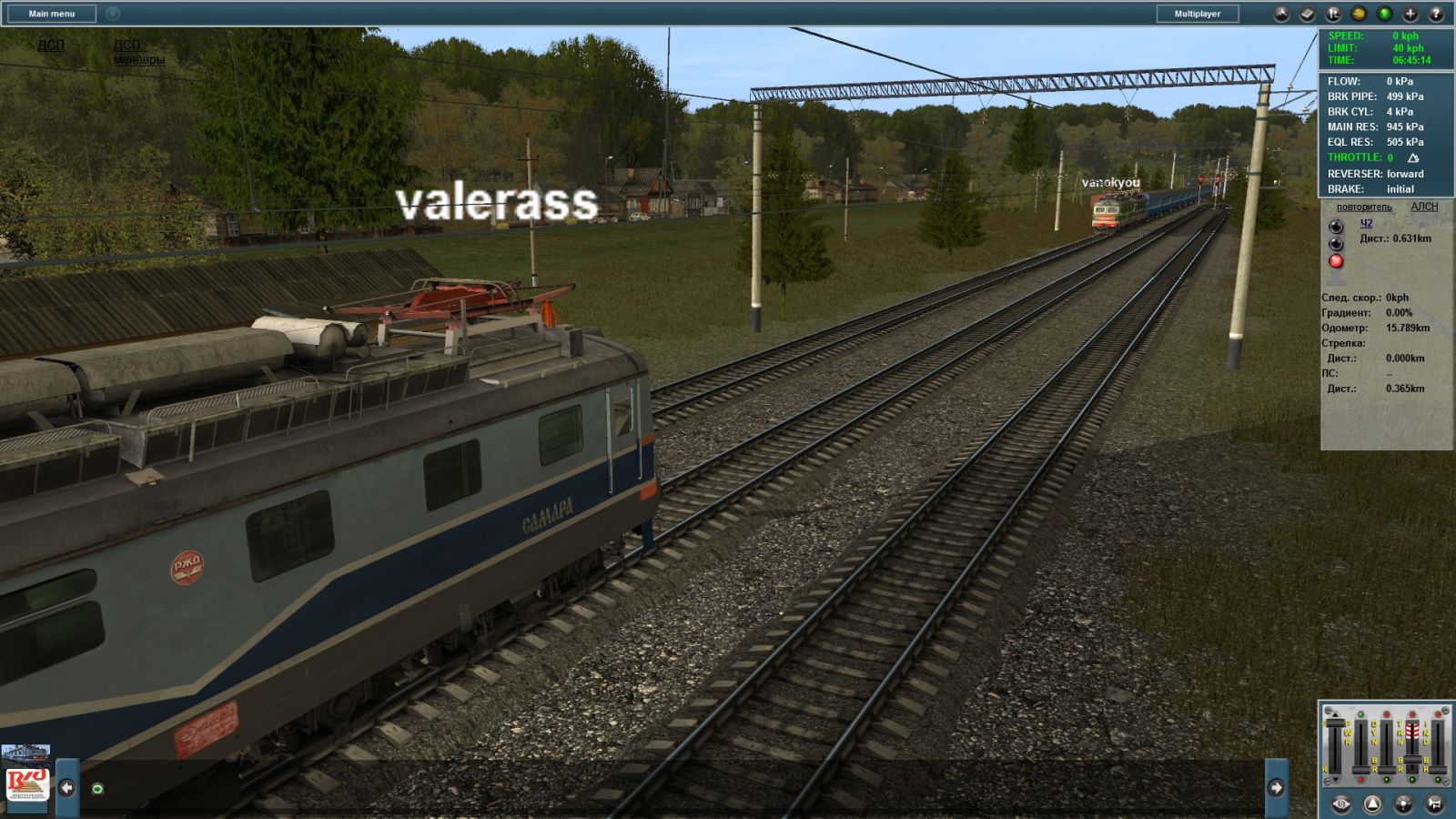Screen dimensions: 1456x819
Task: Select the ДСП link at top left
Action: [x=51, y=45]
